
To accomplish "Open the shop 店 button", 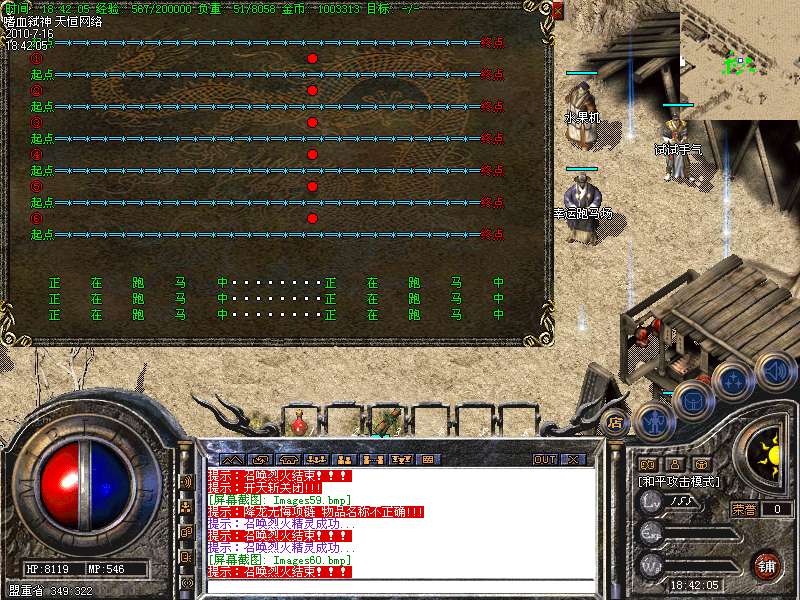I will [615, 422].
